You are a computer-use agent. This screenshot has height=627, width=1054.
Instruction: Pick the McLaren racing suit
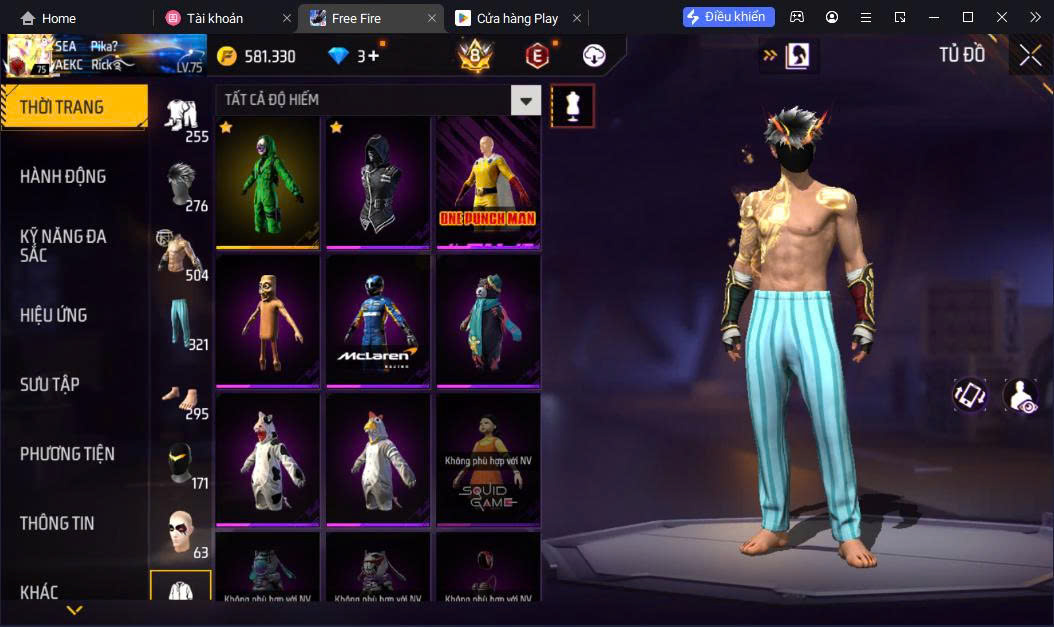(x=378, y=320)
